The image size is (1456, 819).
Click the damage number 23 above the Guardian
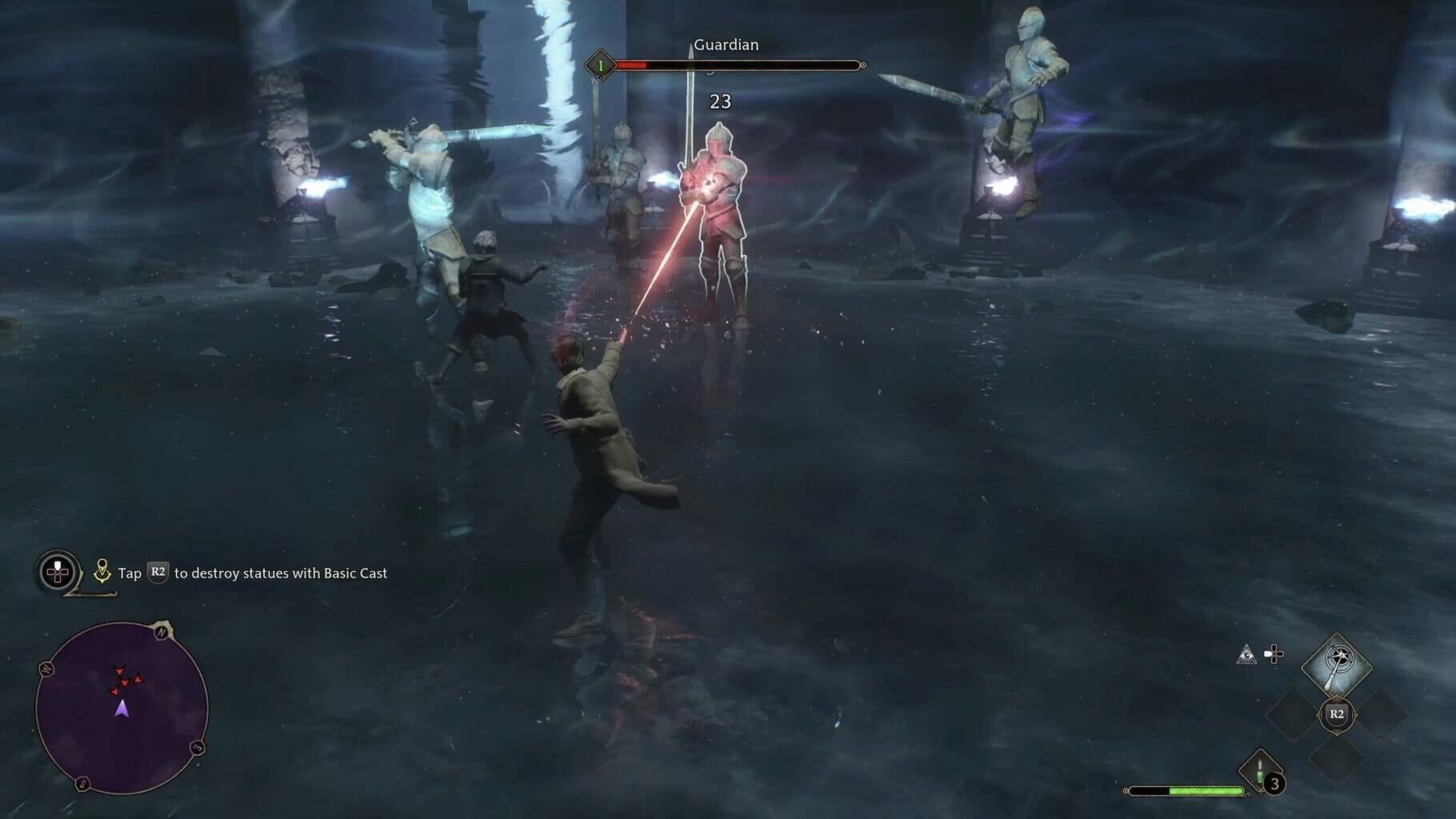[x=719, y=102]
